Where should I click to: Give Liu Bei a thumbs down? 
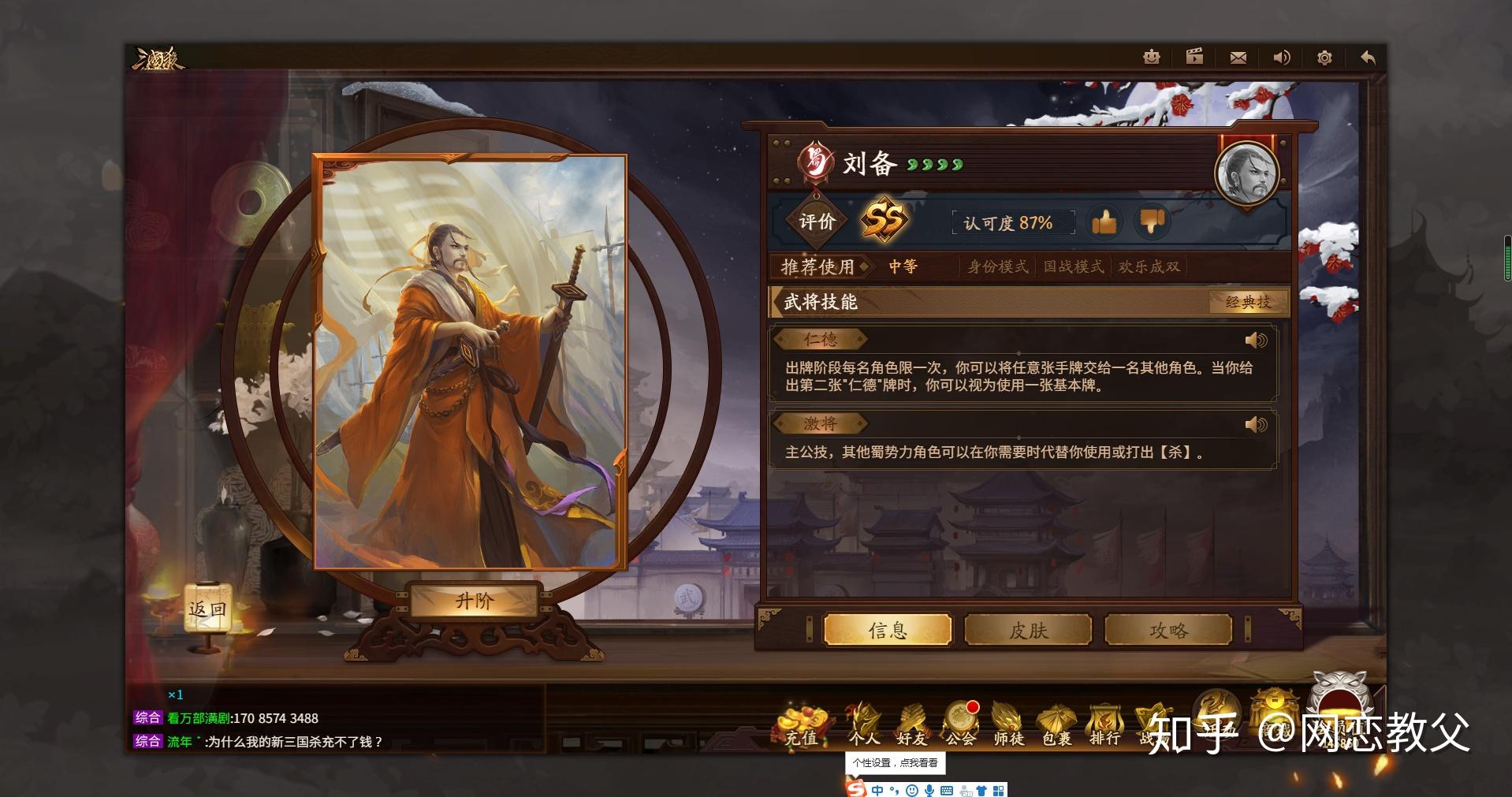(x=1152, y=222)
